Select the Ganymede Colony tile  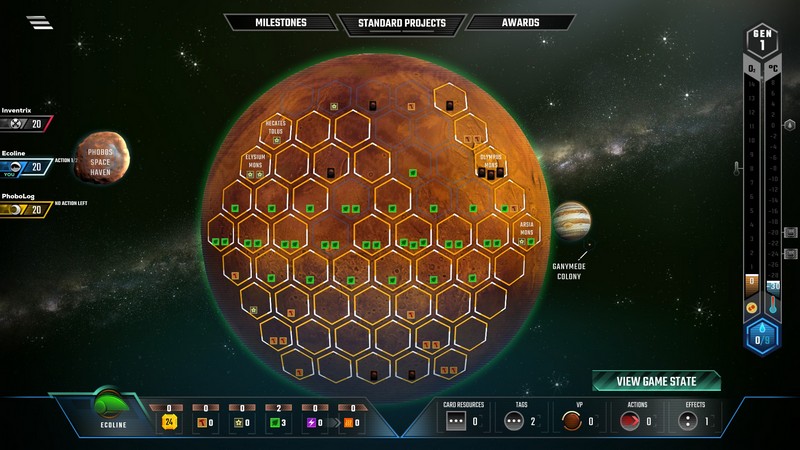point(571,222)
